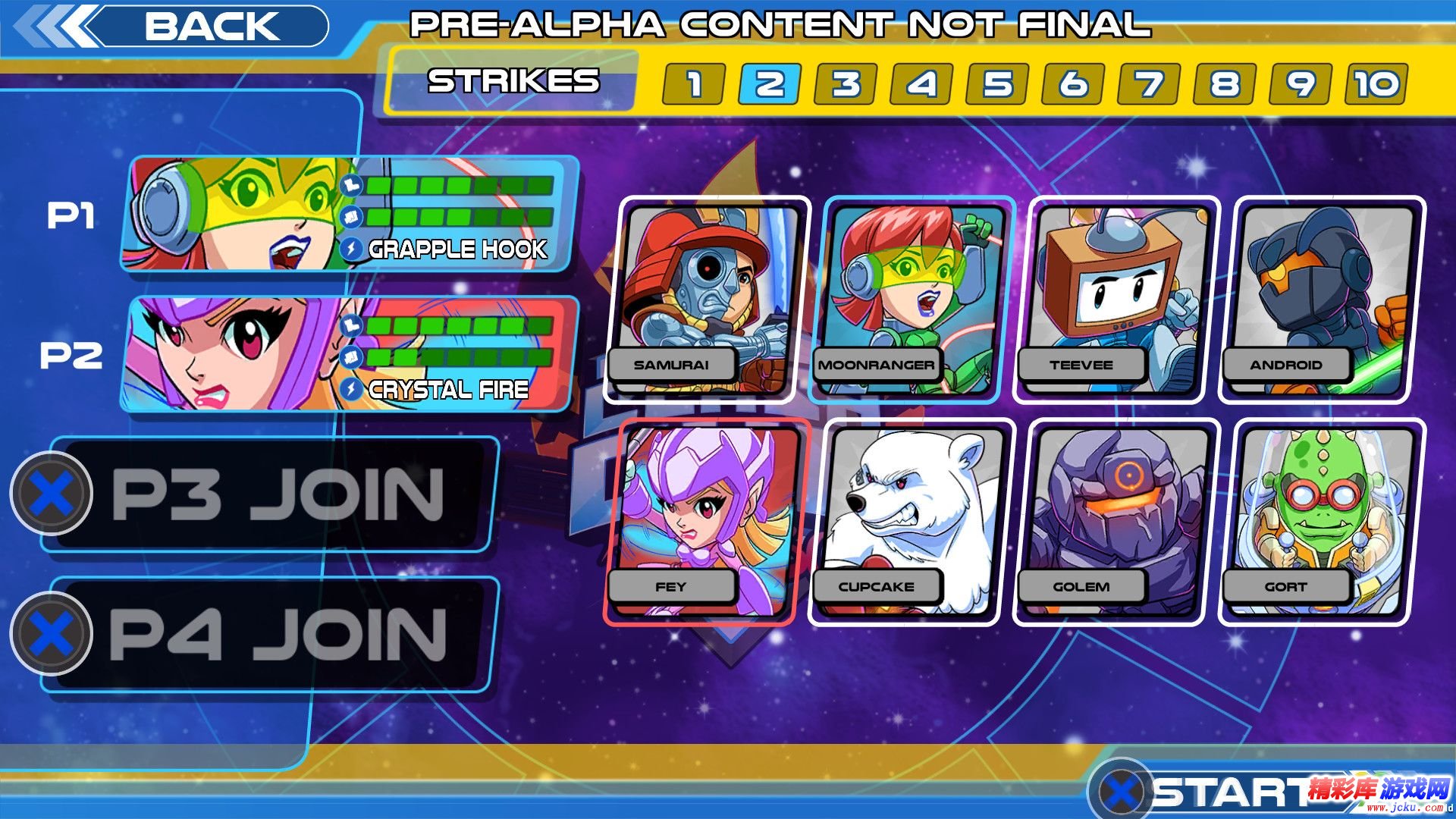Choose Fey as your character
Screen dimensions: 1456x819
707,522
